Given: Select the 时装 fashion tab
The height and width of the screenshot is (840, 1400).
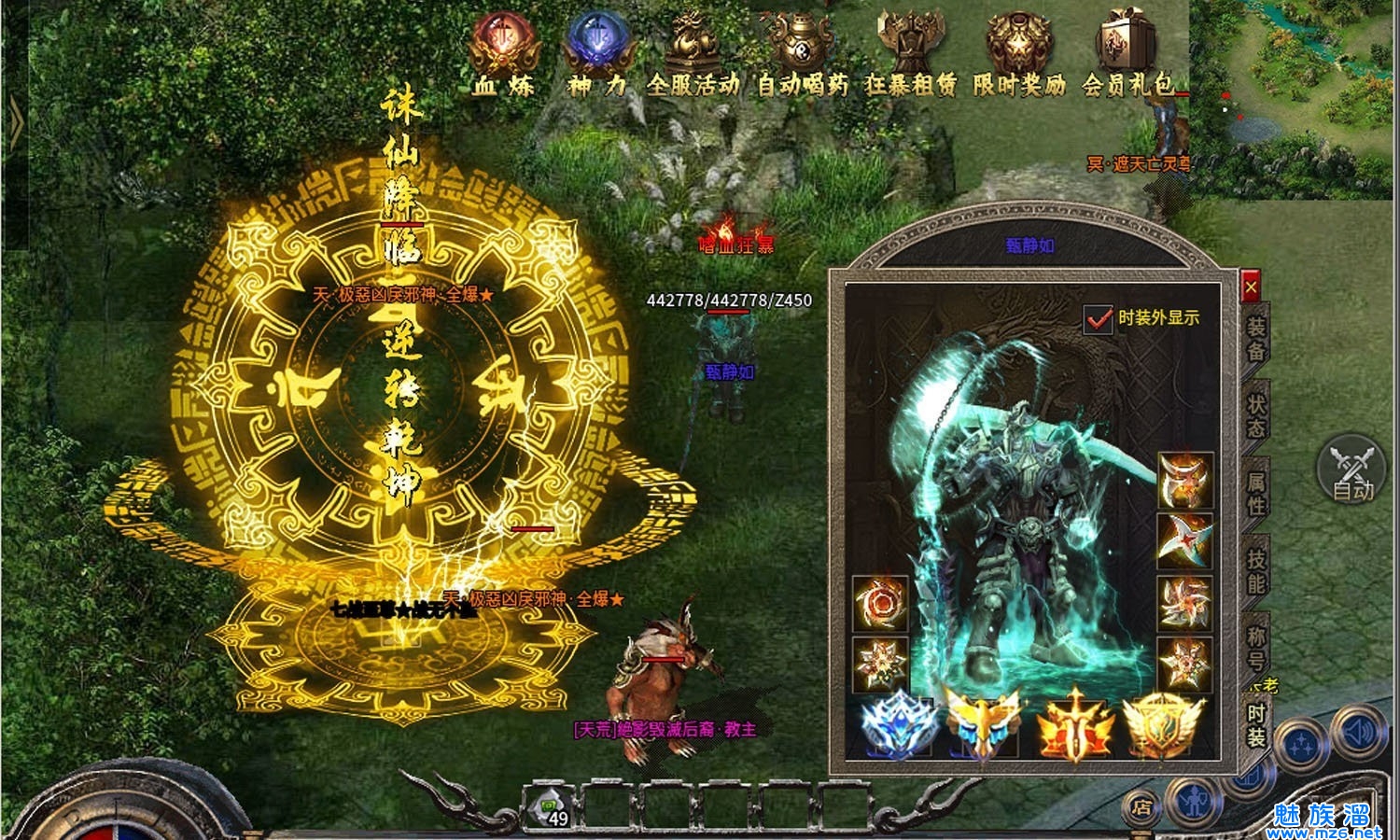Looking at the screenshot, I should click(x=1256, y=724).
